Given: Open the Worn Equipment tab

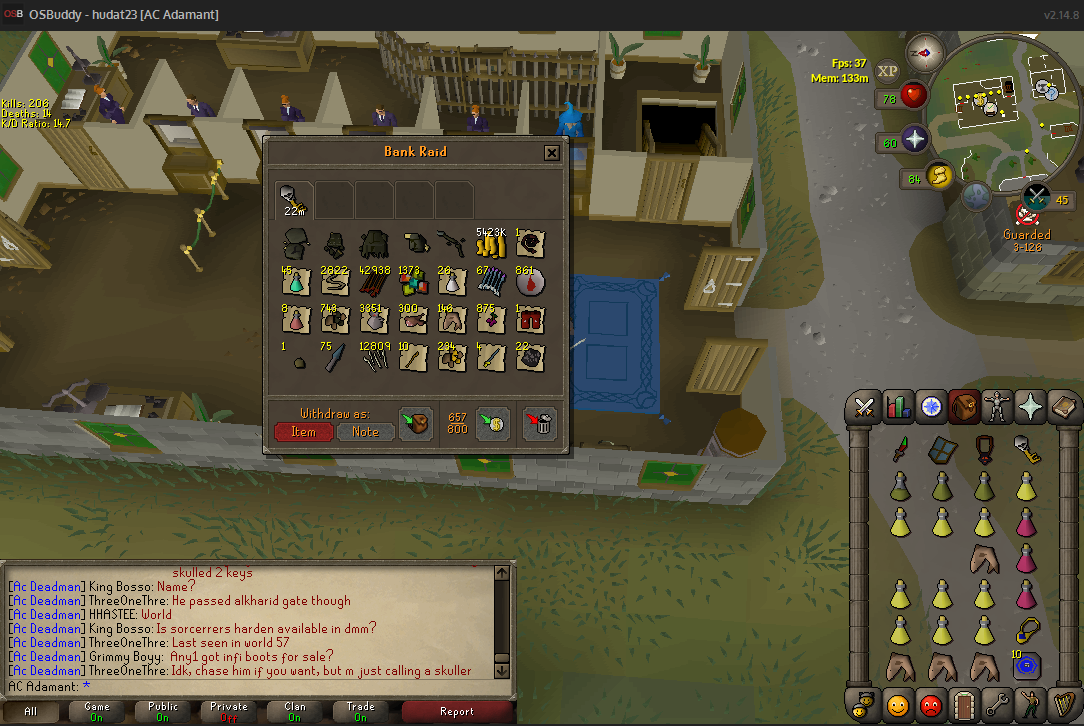Looking at the screenshot, I should pyautogui.click(x=996, y=407).
